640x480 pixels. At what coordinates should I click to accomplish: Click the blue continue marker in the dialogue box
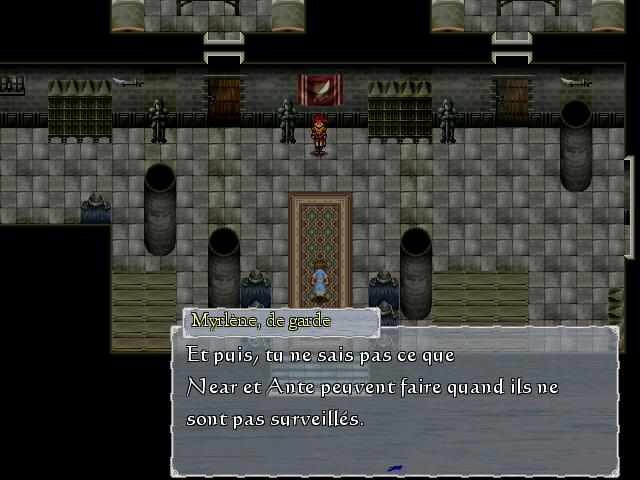point(395,468)
